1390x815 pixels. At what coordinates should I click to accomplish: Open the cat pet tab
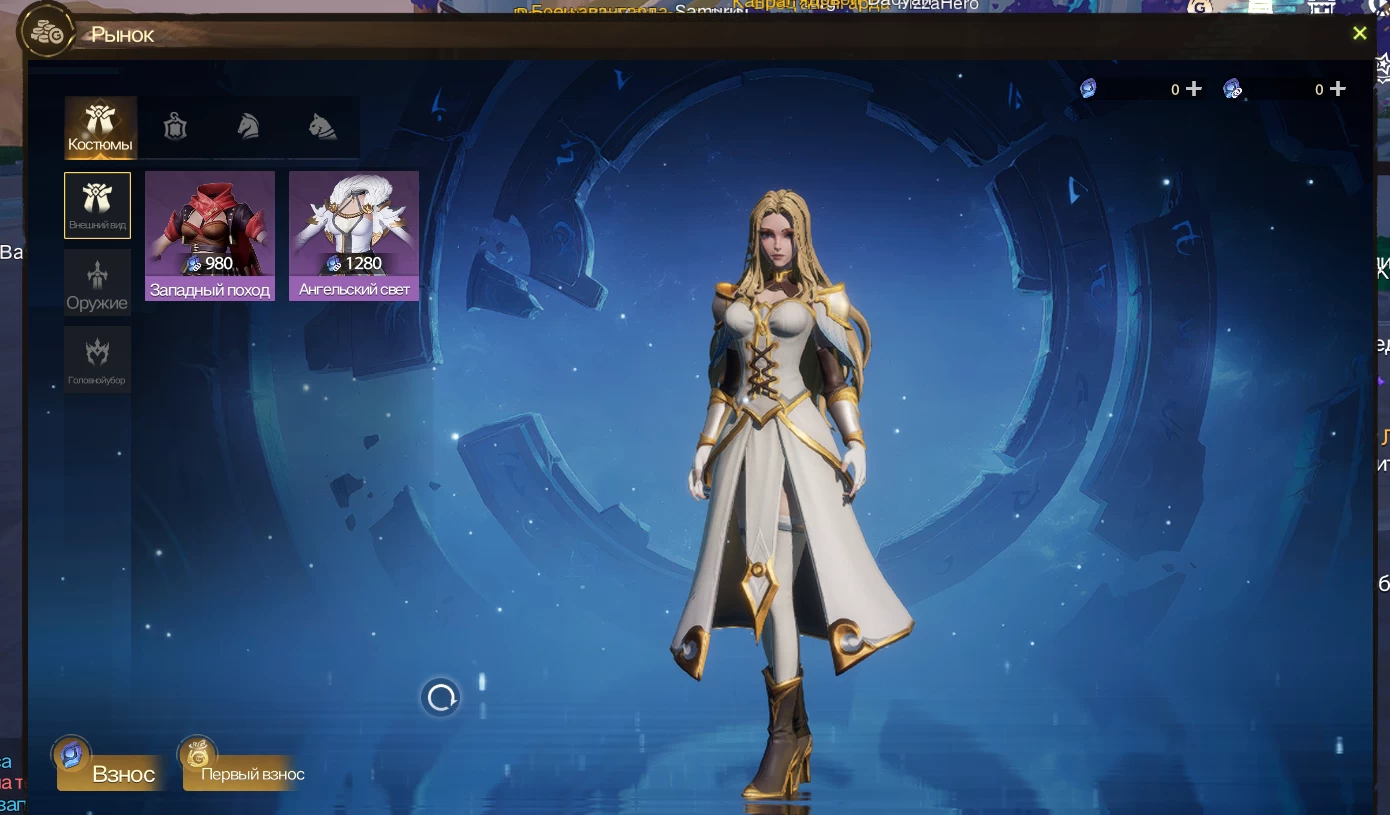click(322, 127)
